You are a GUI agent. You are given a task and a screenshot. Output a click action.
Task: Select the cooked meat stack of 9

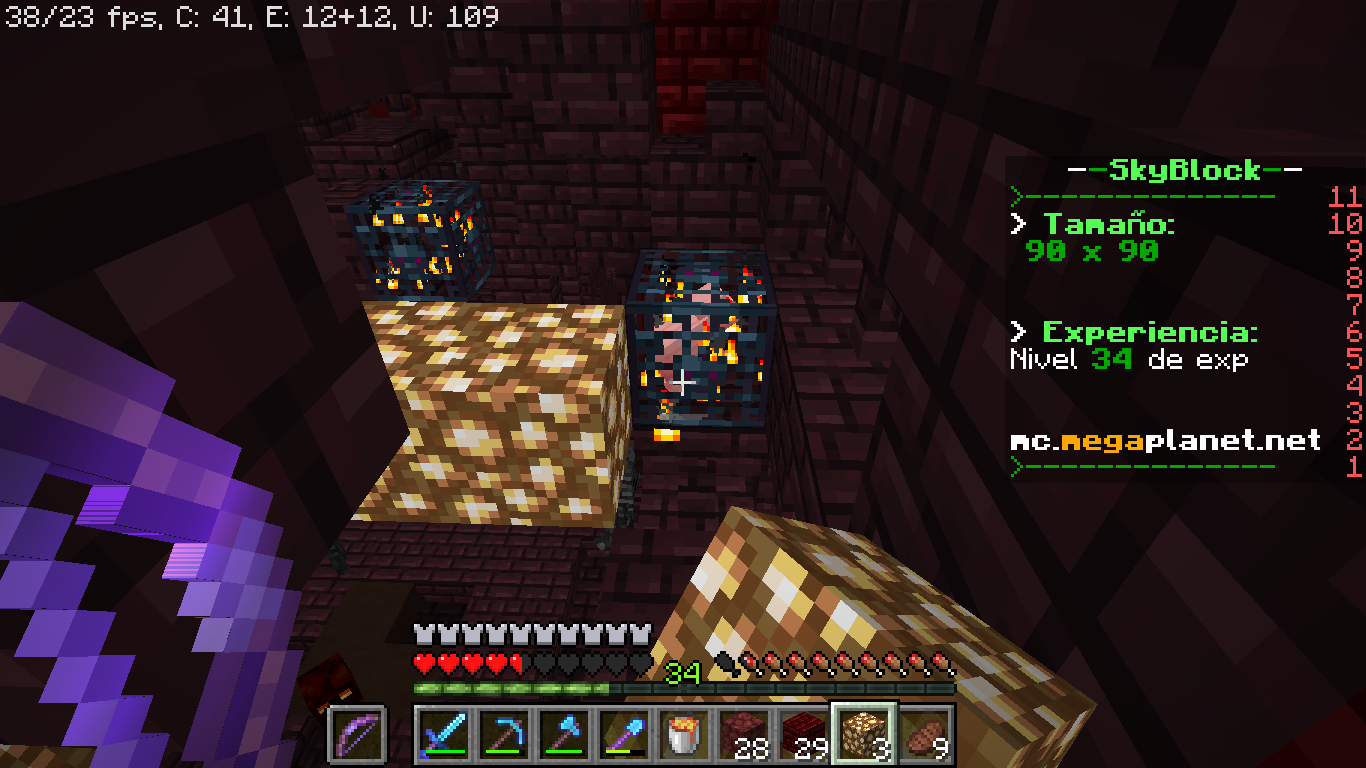pos(924,734)
